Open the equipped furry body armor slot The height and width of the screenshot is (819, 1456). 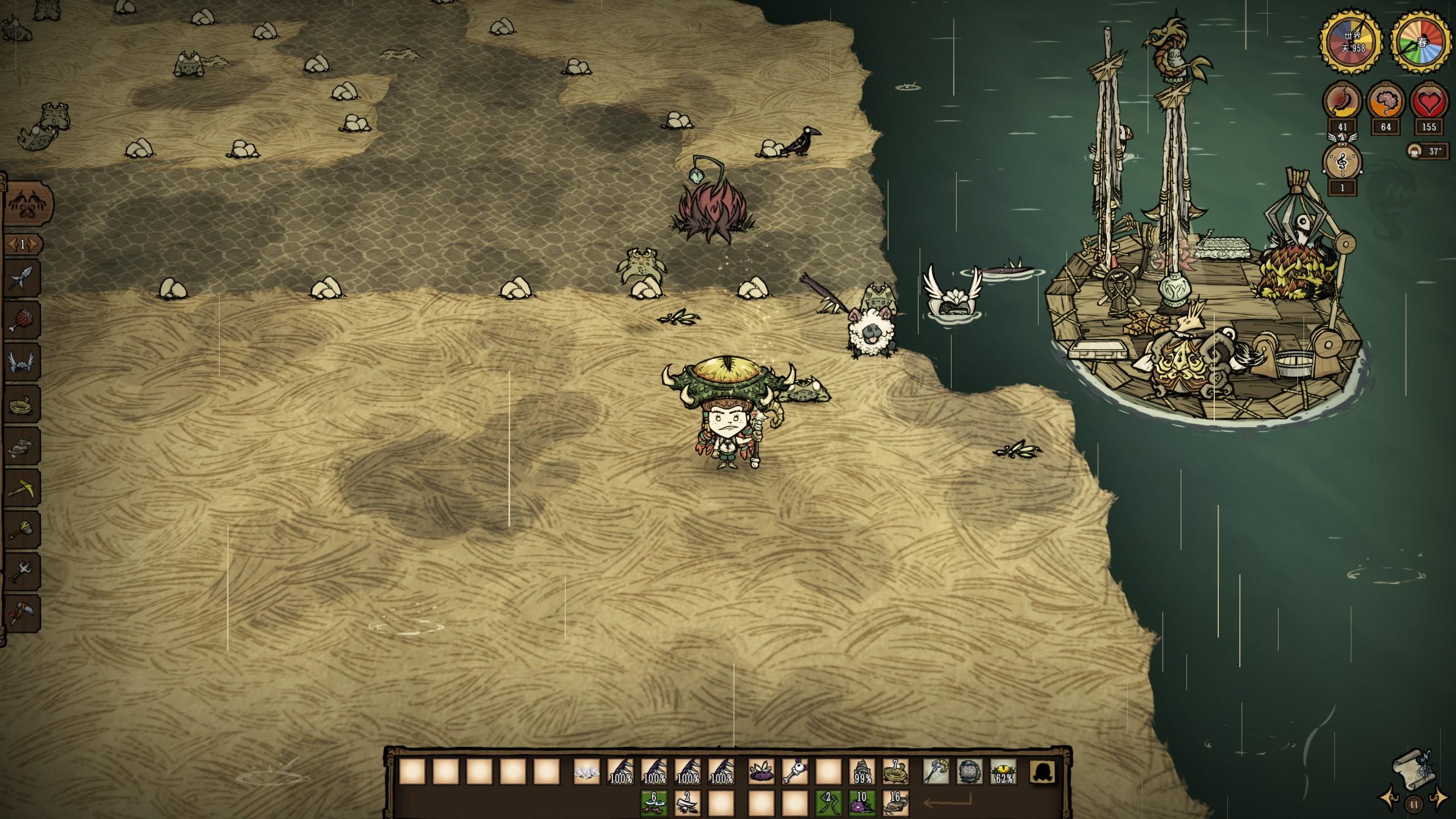point(970,772)
